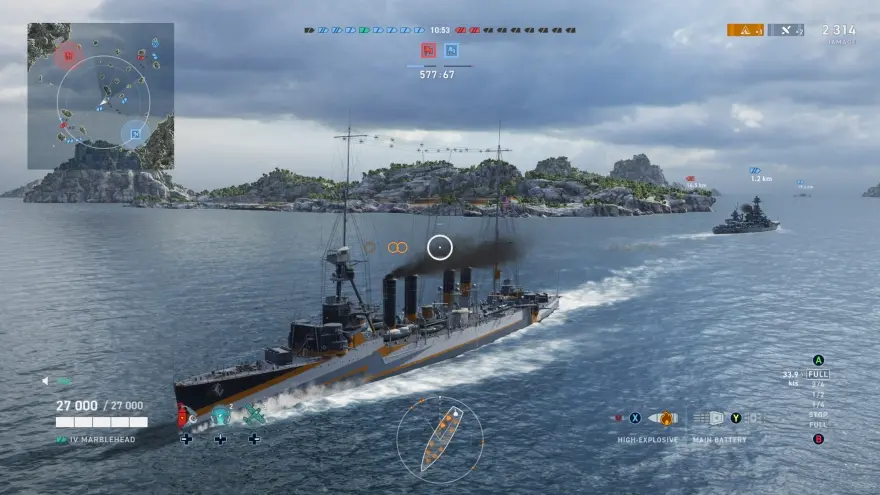Select the red base marker on minimap
Viewport: 880px width, 495px height.
pos(68,54)
